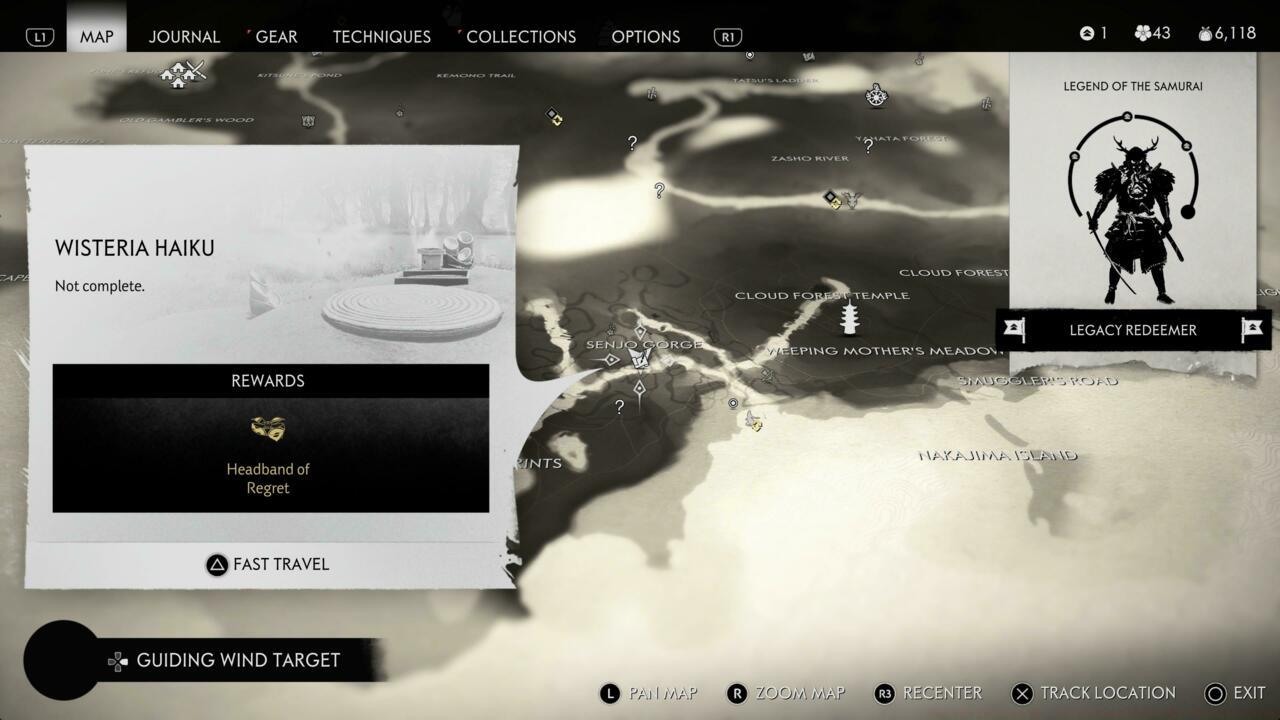Pick the question mark by Yarikawa Forest label
Screen dimensions: 1280x720
point(868,146)
